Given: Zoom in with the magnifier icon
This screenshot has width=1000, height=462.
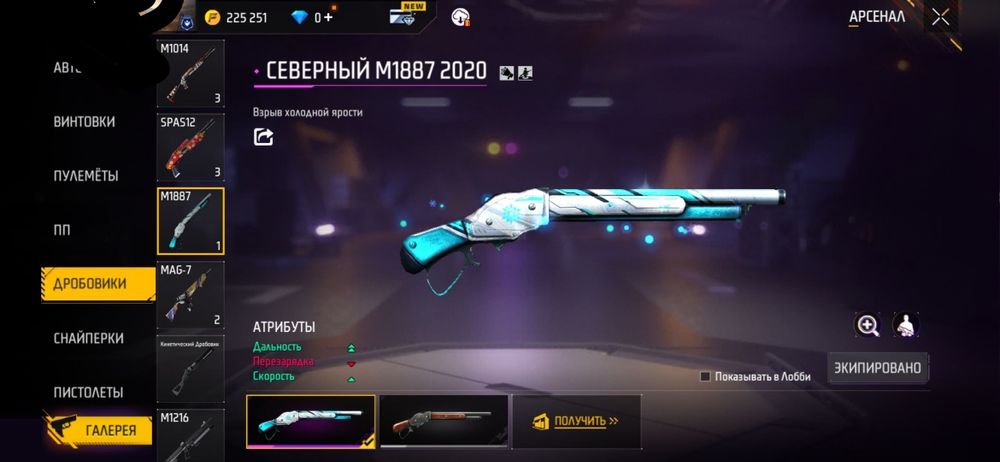Looking at the screenshot, I should point(867,325).
